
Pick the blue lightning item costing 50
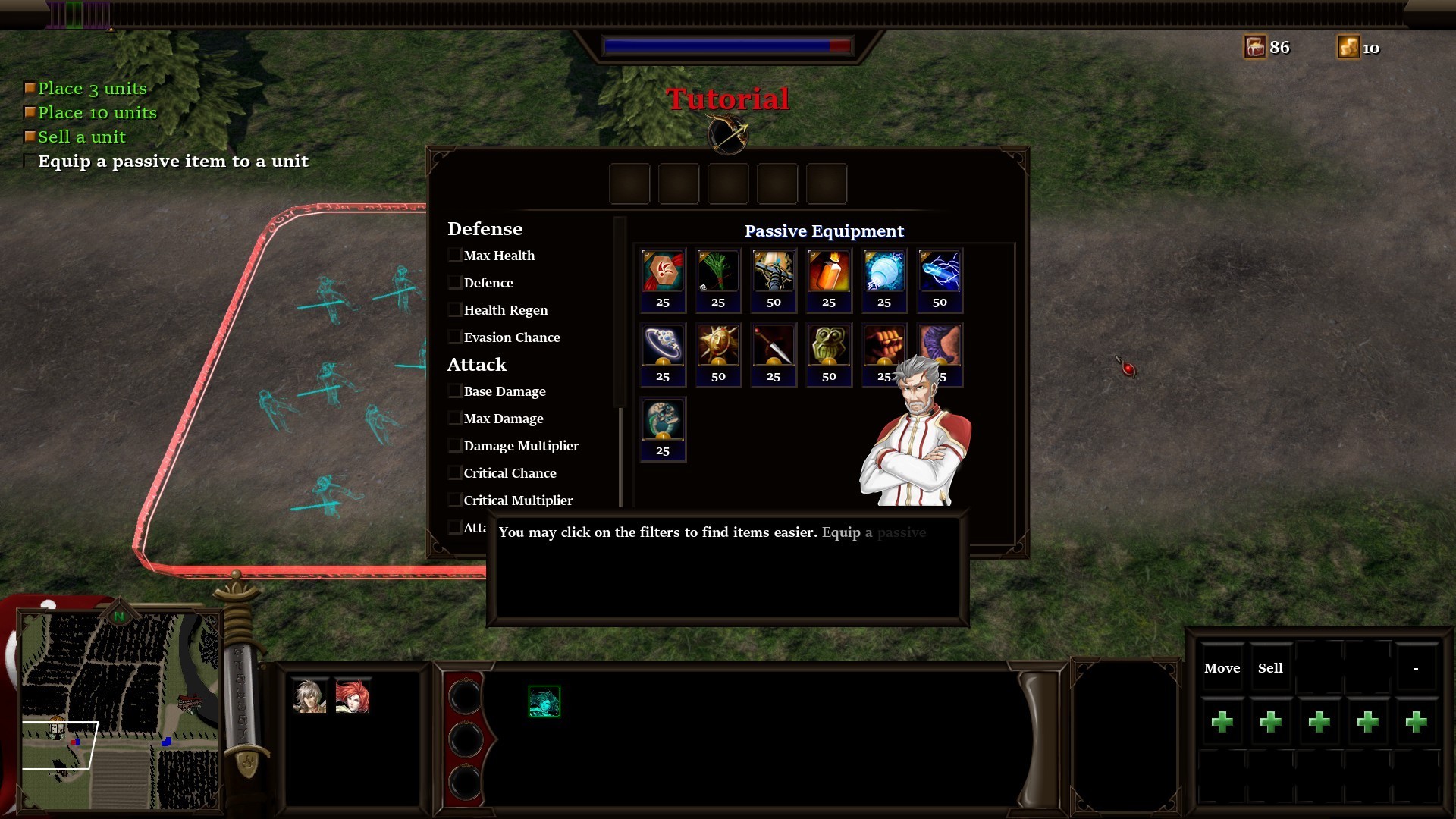coord(940,271)
